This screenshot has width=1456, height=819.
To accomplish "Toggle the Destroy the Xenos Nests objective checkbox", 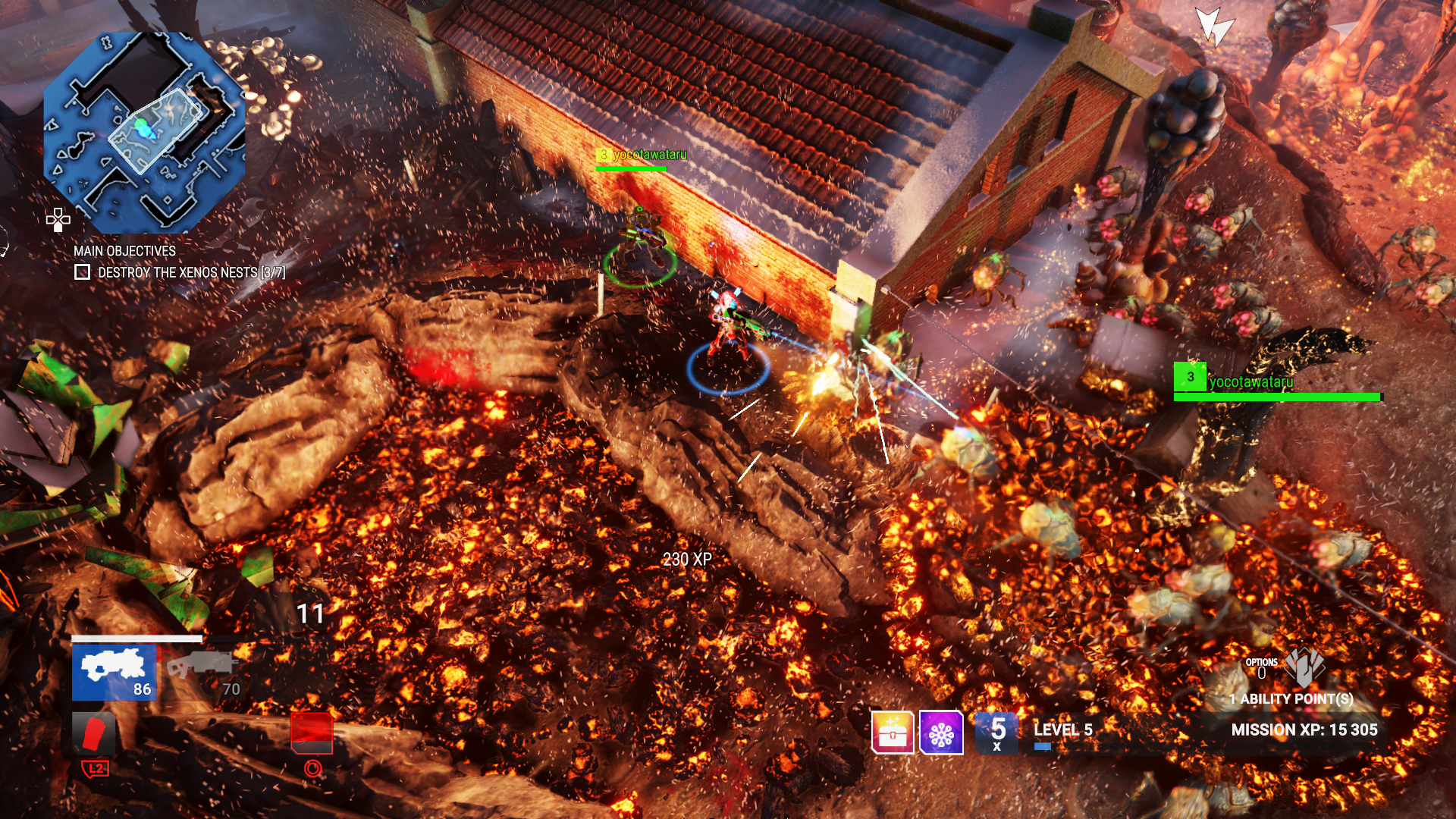I will point(83,272).
